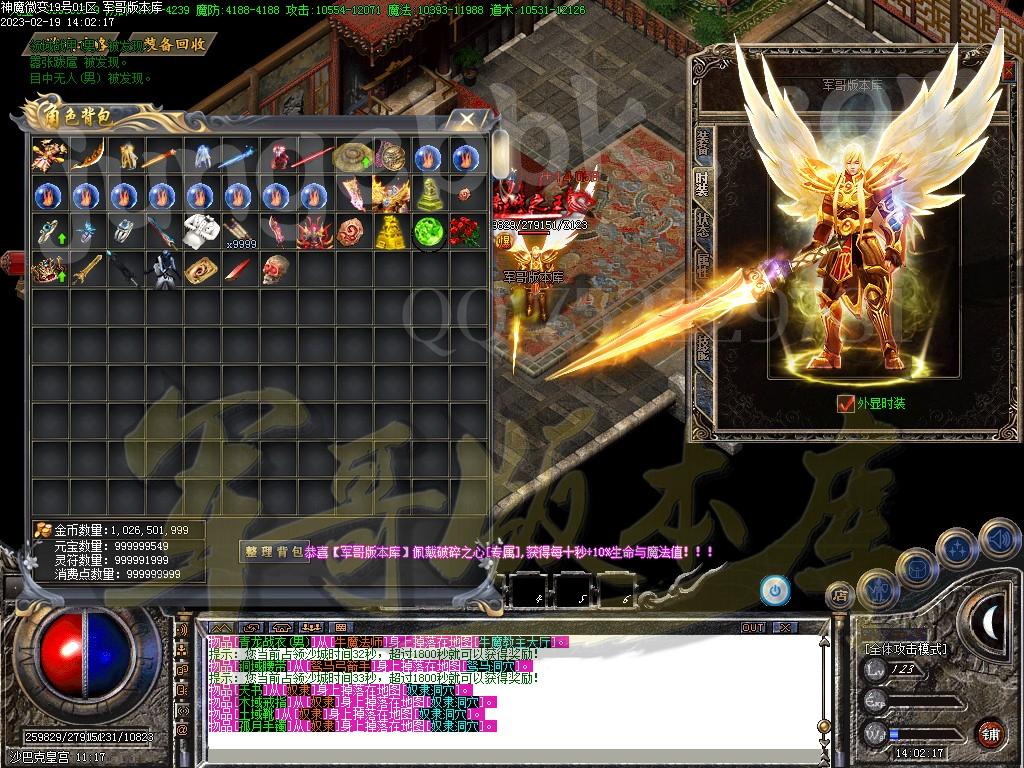Screen dimensions: 1024x768
Task: Choose the white robe armor item
Action: click(201, 232)
